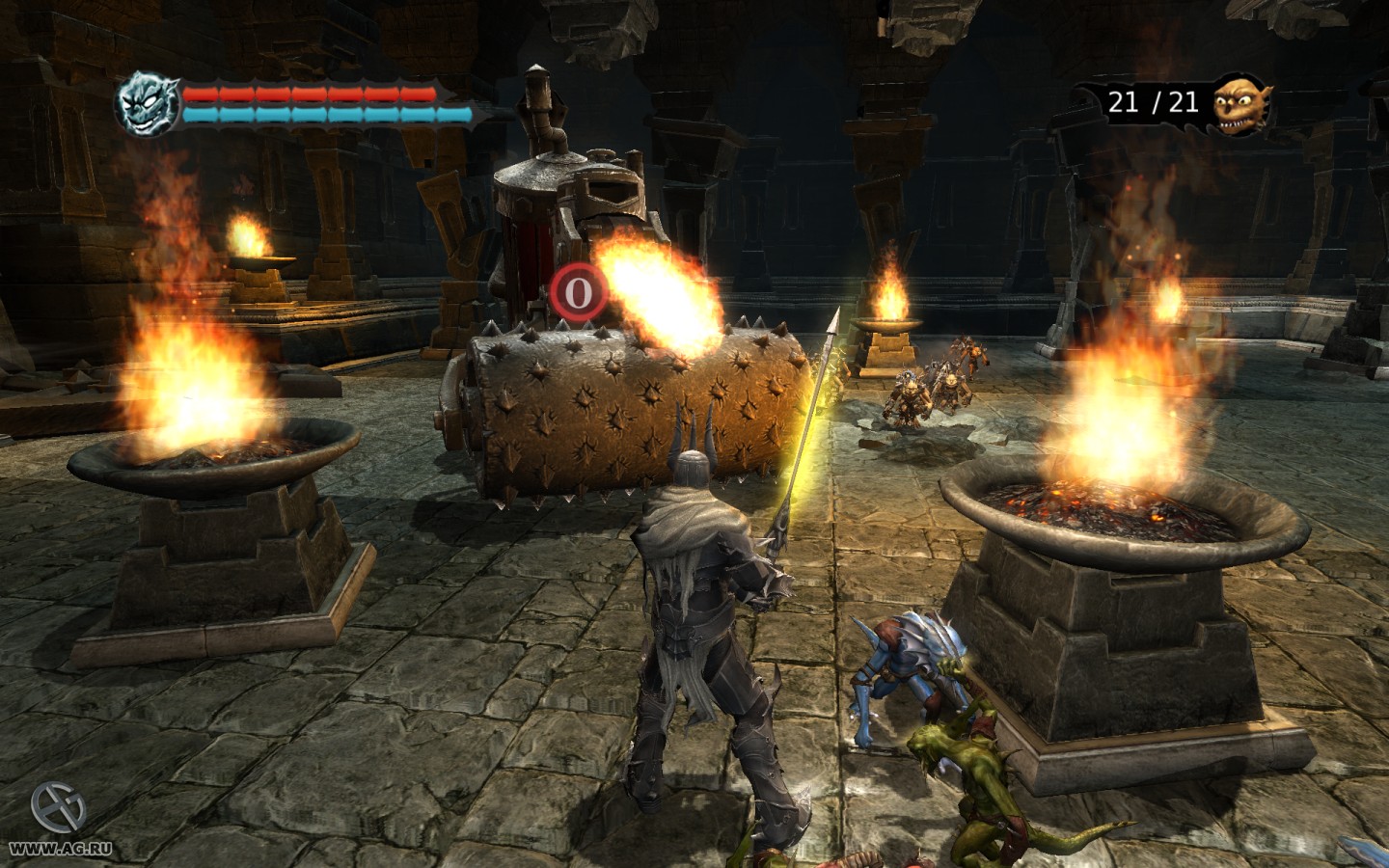
Task: Select the brown minion face icon
Action: click(1241, 104)
